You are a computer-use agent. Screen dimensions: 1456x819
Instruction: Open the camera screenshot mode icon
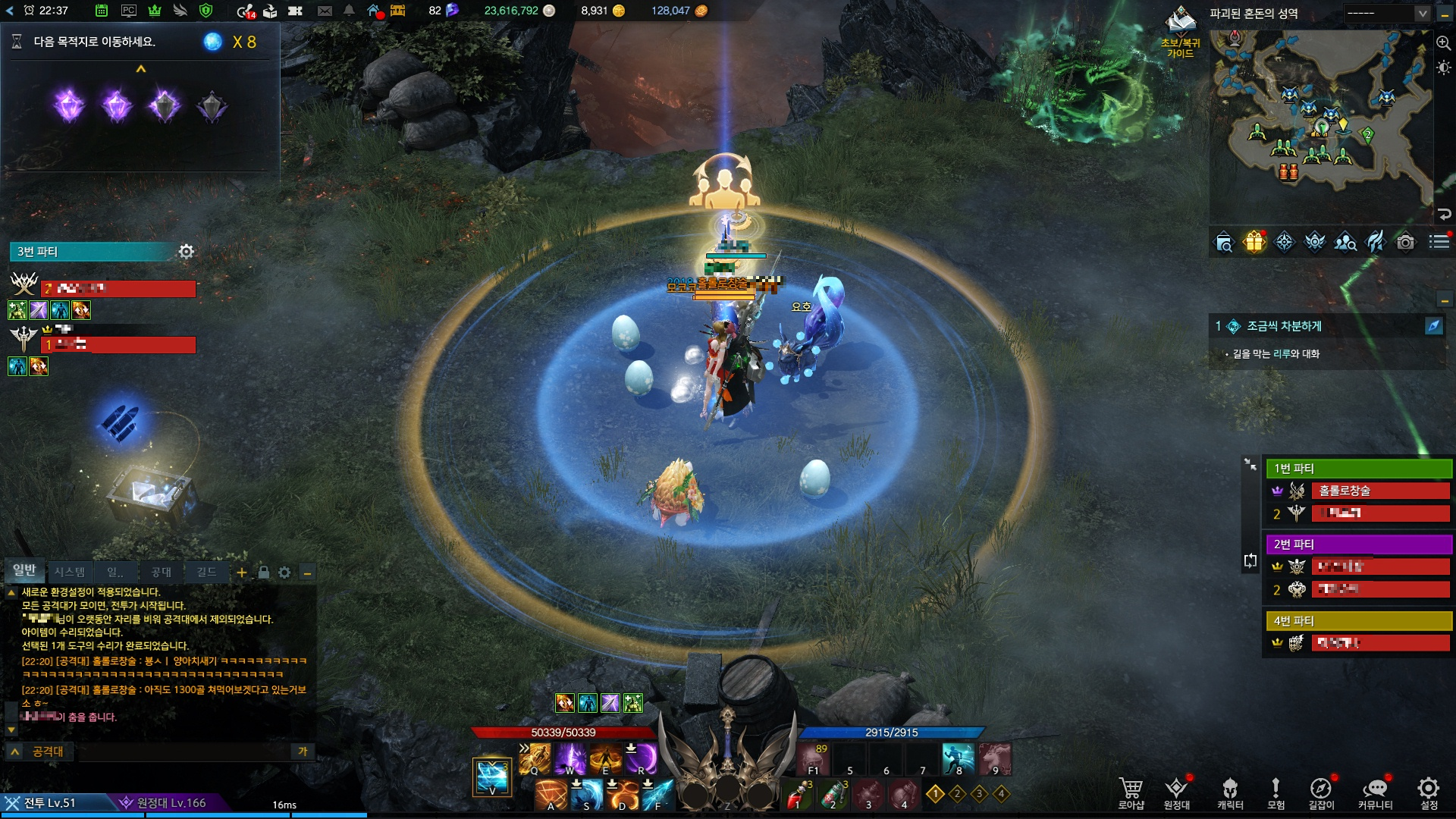(x=1405, y=242)
